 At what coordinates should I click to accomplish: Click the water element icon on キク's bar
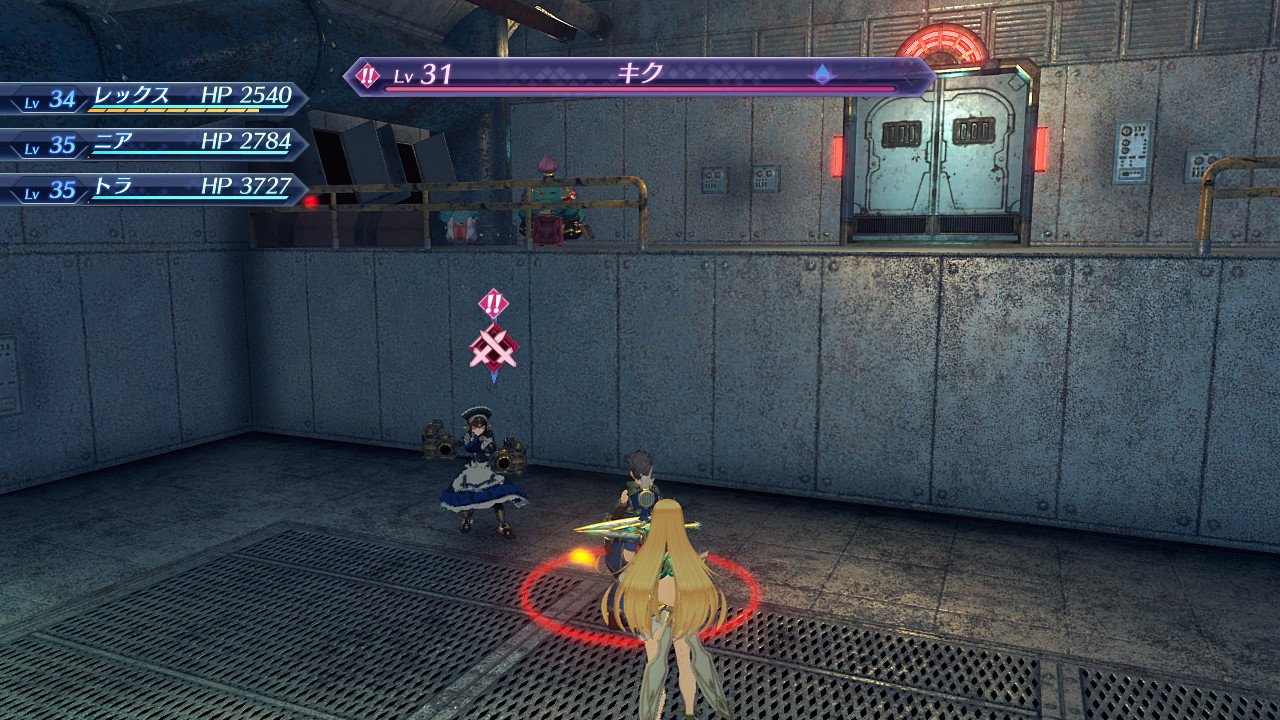821,74
